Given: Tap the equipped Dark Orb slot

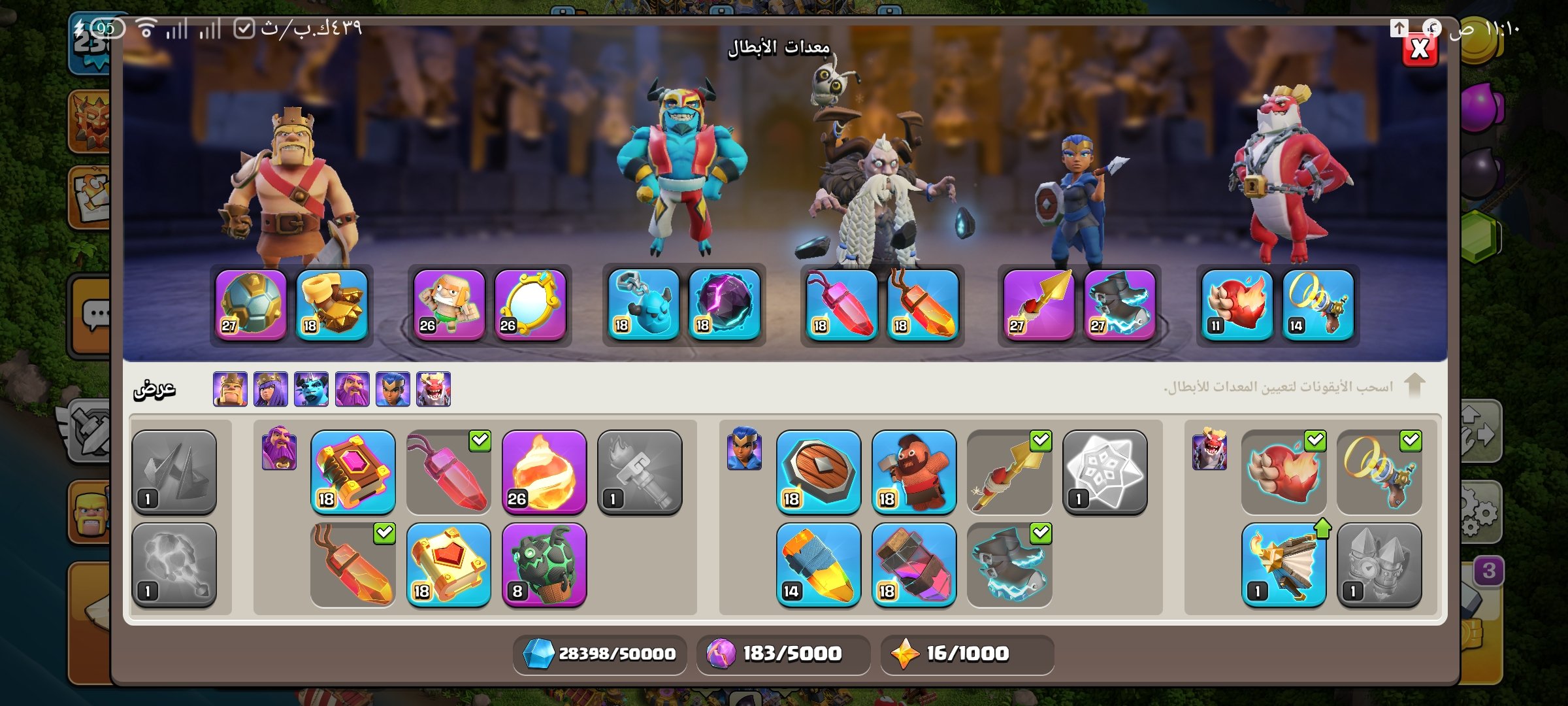Looking at the screenshot, I should click(725, 305).
